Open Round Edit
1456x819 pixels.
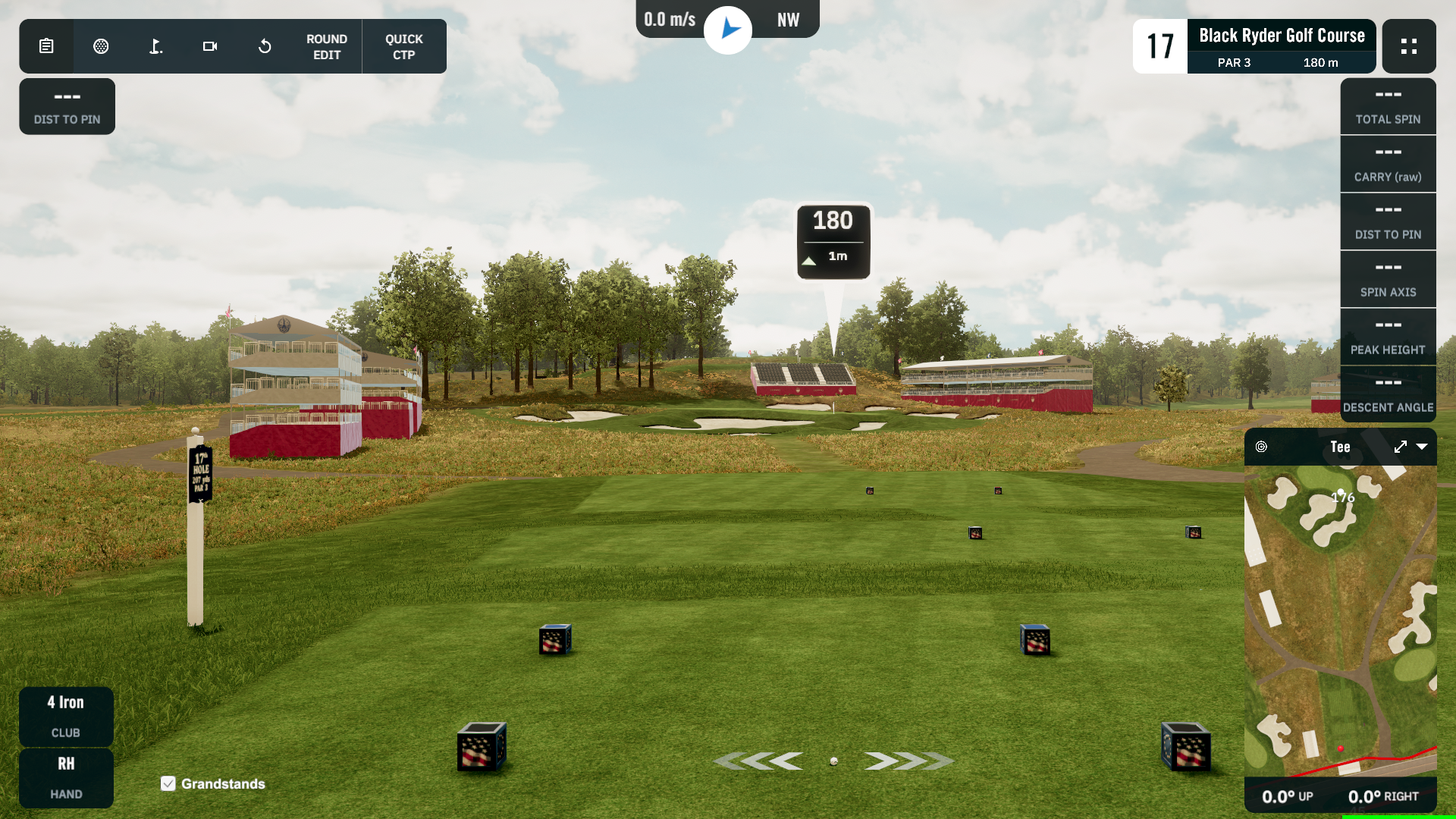pos(327,46)
